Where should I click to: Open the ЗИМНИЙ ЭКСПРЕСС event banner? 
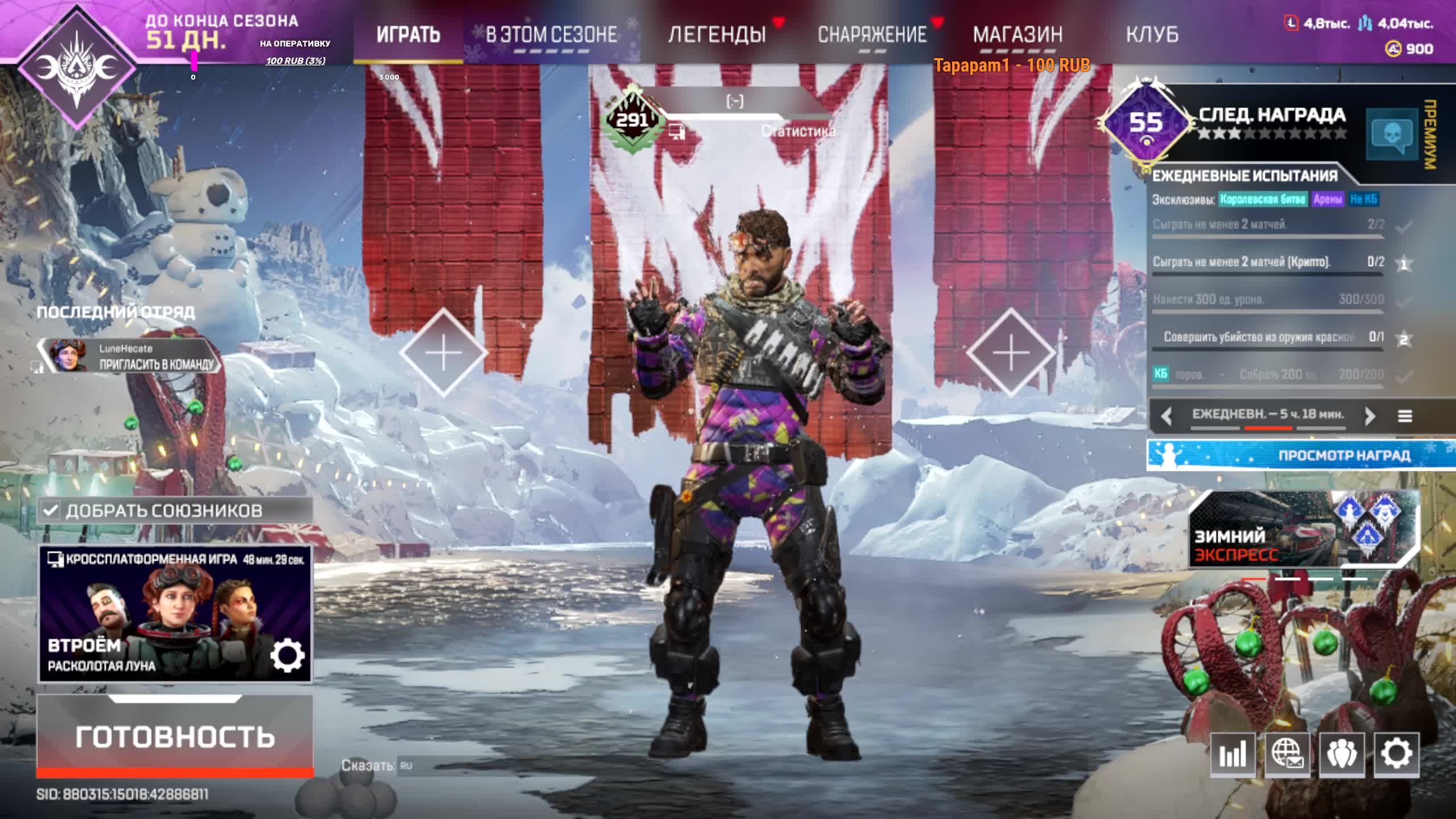(x=1302, y=530)
